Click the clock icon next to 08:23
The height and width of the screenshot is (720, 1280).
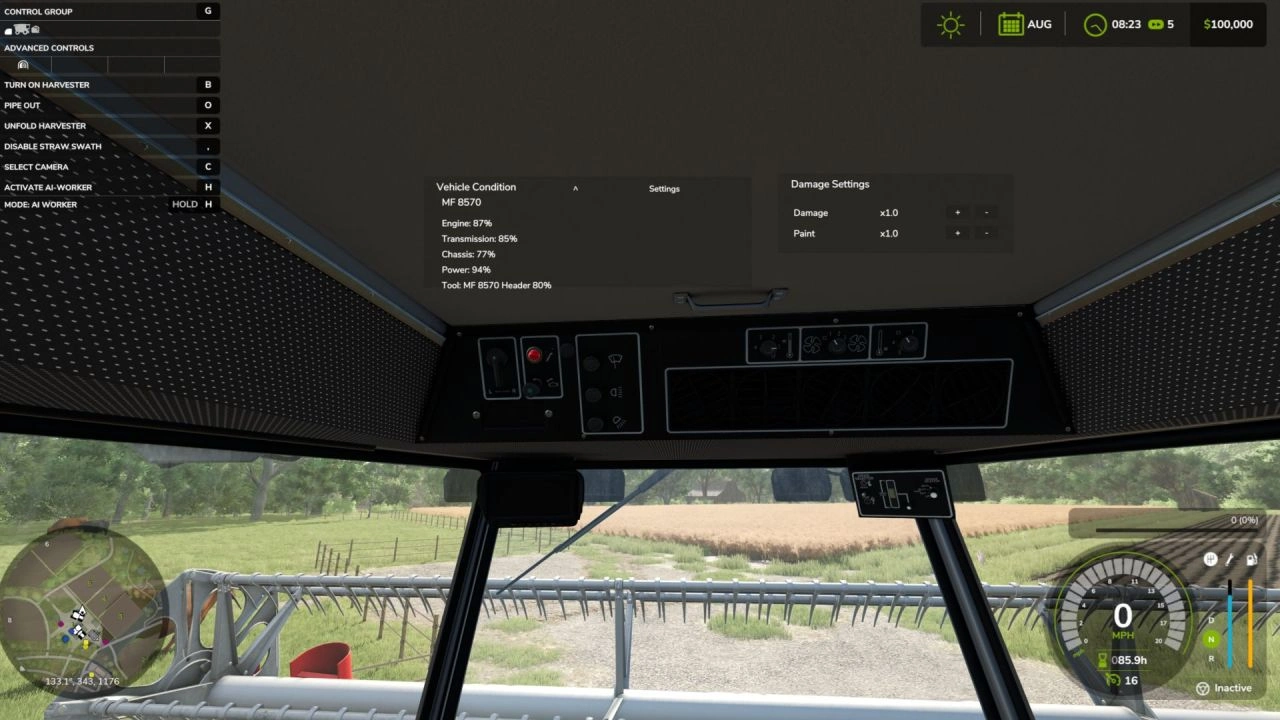coord(1094,24)
